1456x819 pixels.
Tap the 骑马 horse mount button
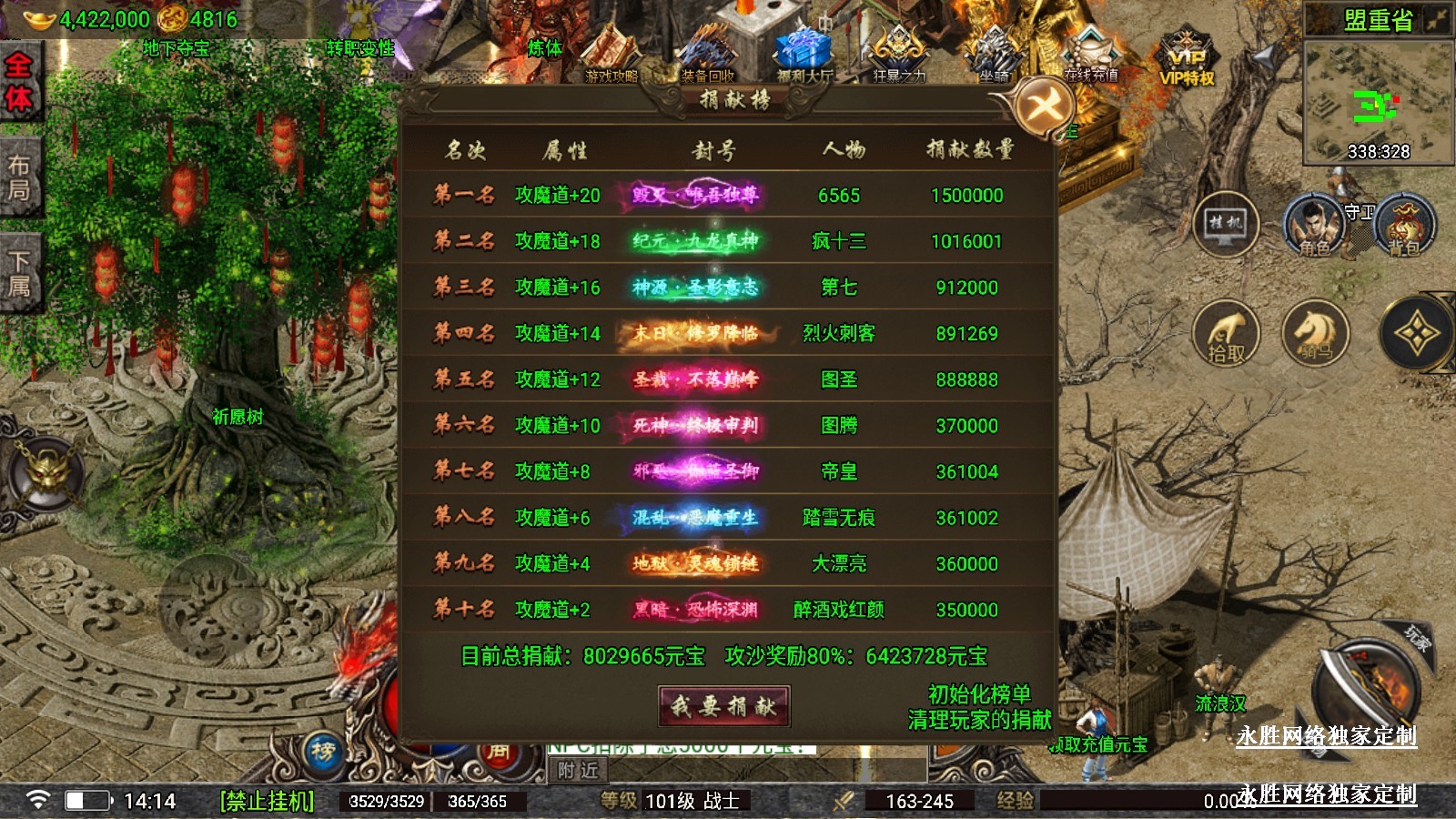[x=1315, y=332]
